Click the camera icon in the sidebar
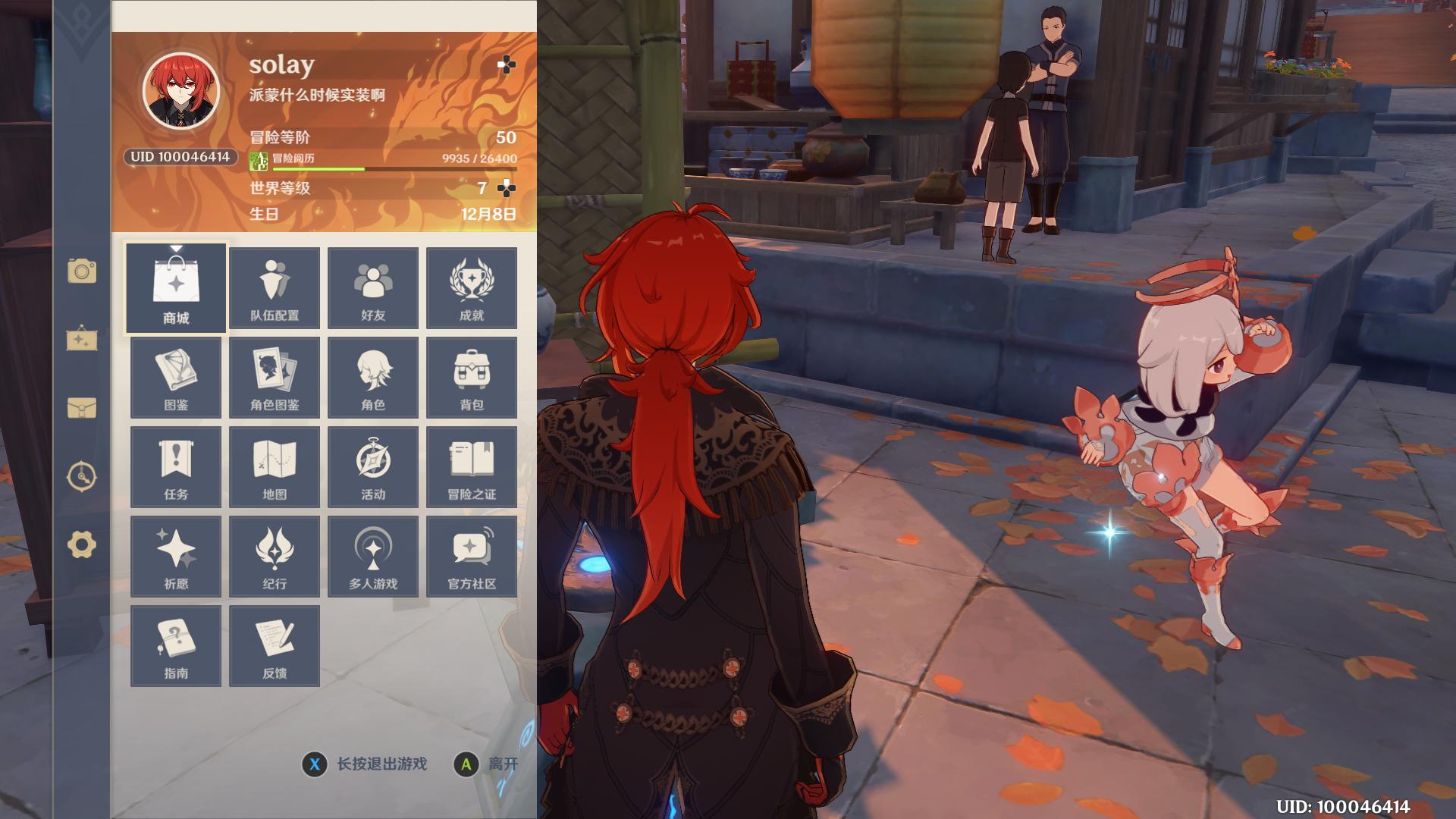1456x819 pixels. coord(82,271)
